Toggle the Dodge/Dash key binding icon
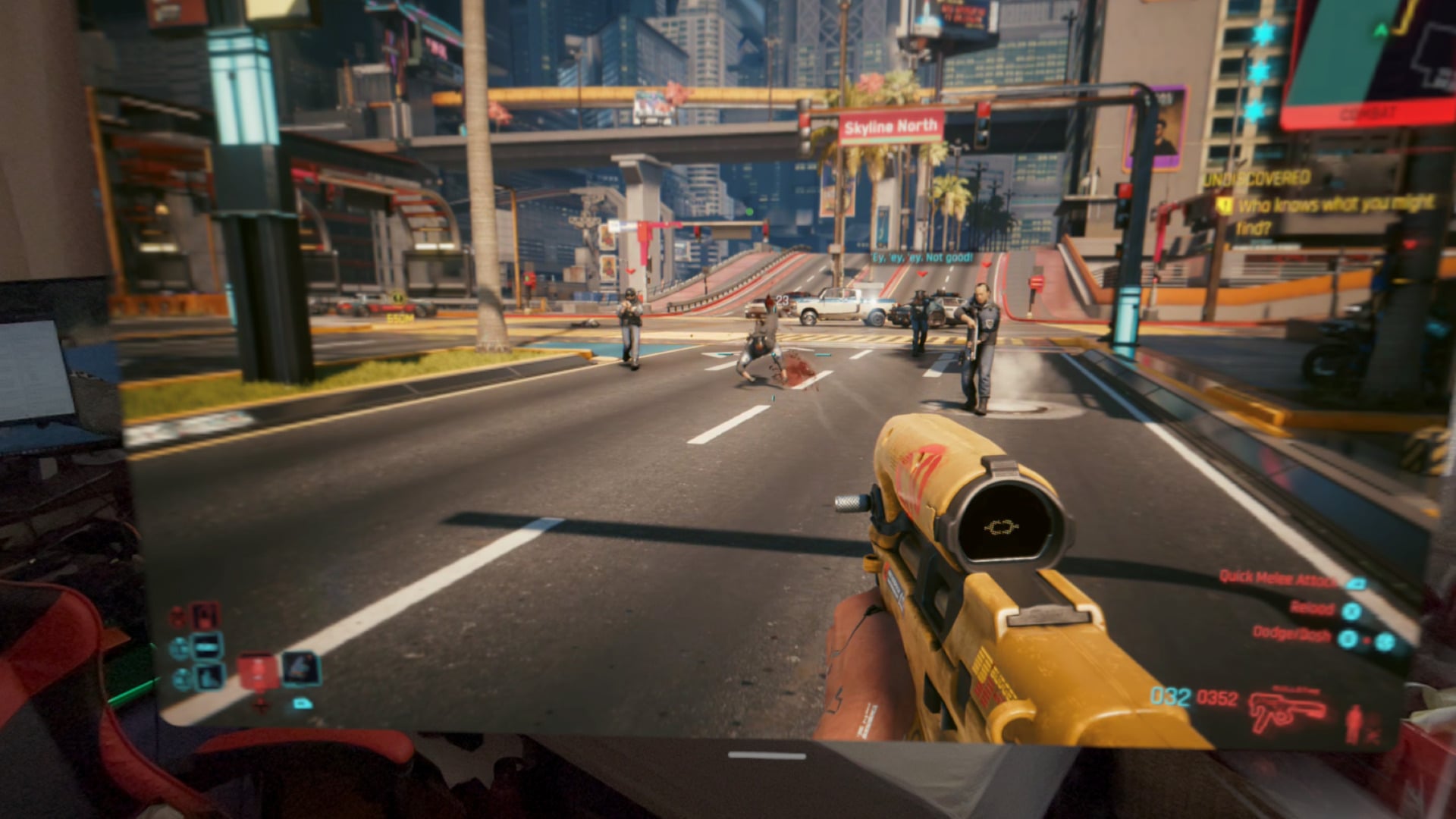This screenshot has width=1456, height=819. 1349,641
